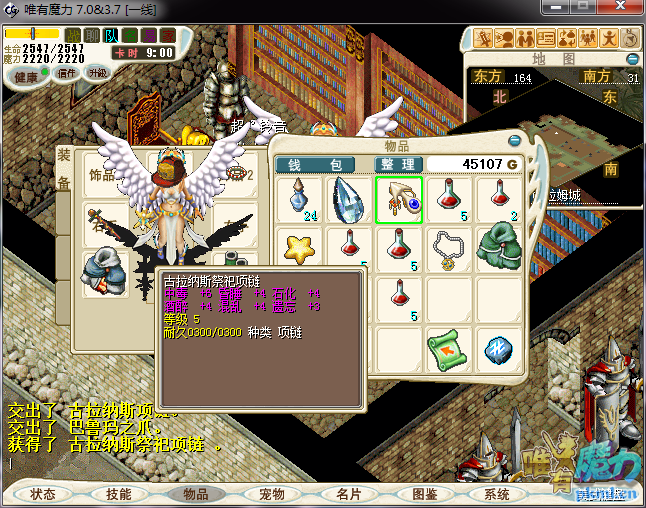Open the 状态 status menu
This screenshot has width=646, height=508.
[43, 494]
